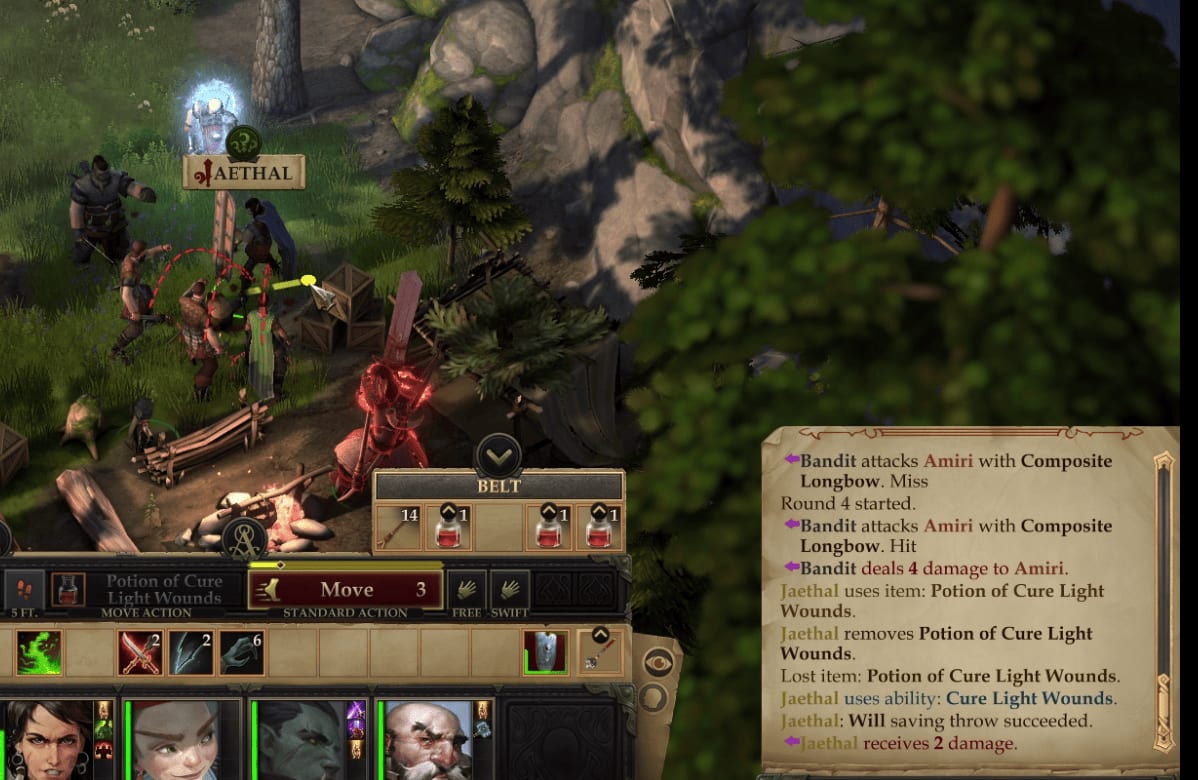1198x780 pixels.
Task: Choose the Swift action hand icon
Action: tap(510, 589)
